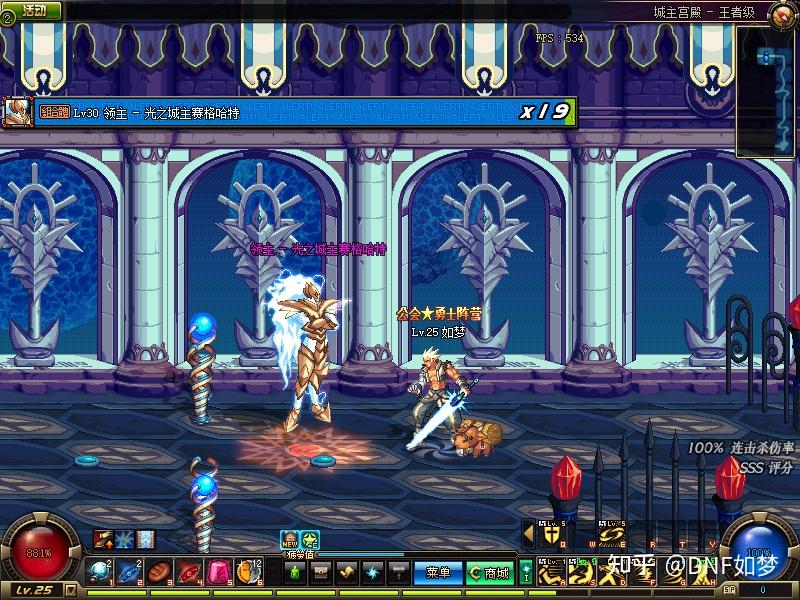
Task: Use the orange coin item in slot 6
Action: click(x=247, y=572)
